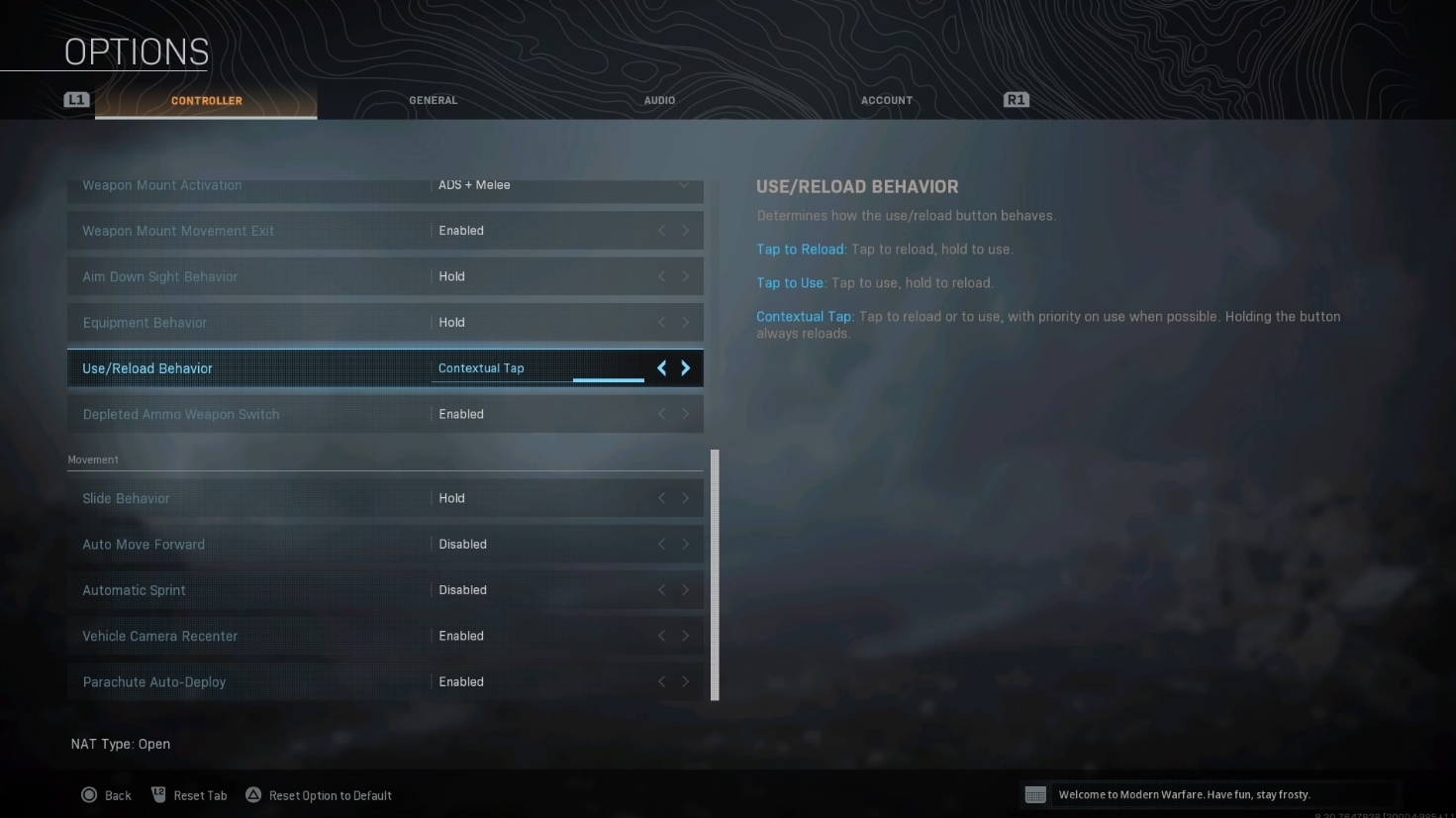Click the R1 shoulder button icon
Screen dimensions: 1456x818
(1015, 99)
